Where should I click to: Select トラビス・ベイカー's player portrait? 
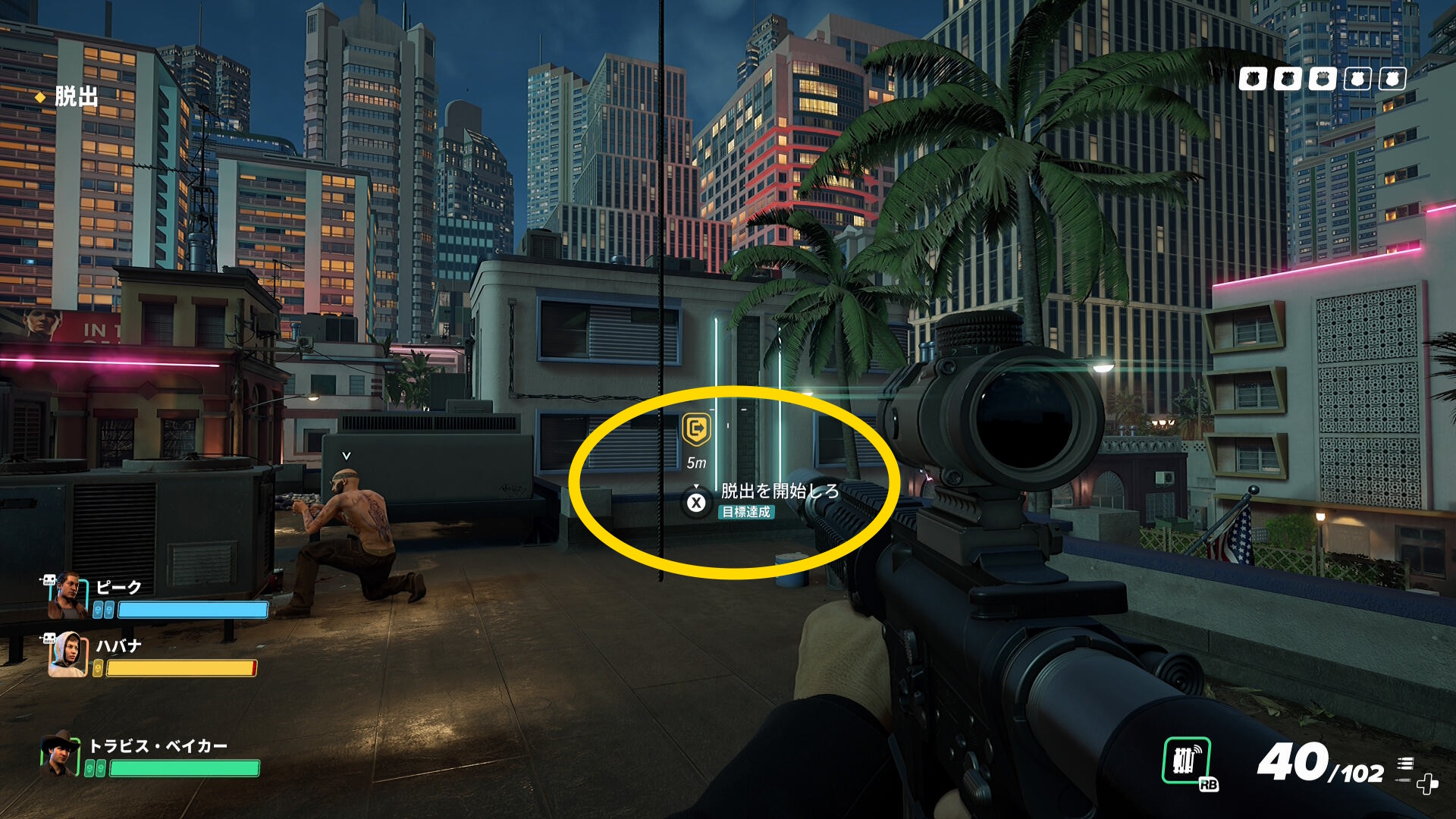61,755
